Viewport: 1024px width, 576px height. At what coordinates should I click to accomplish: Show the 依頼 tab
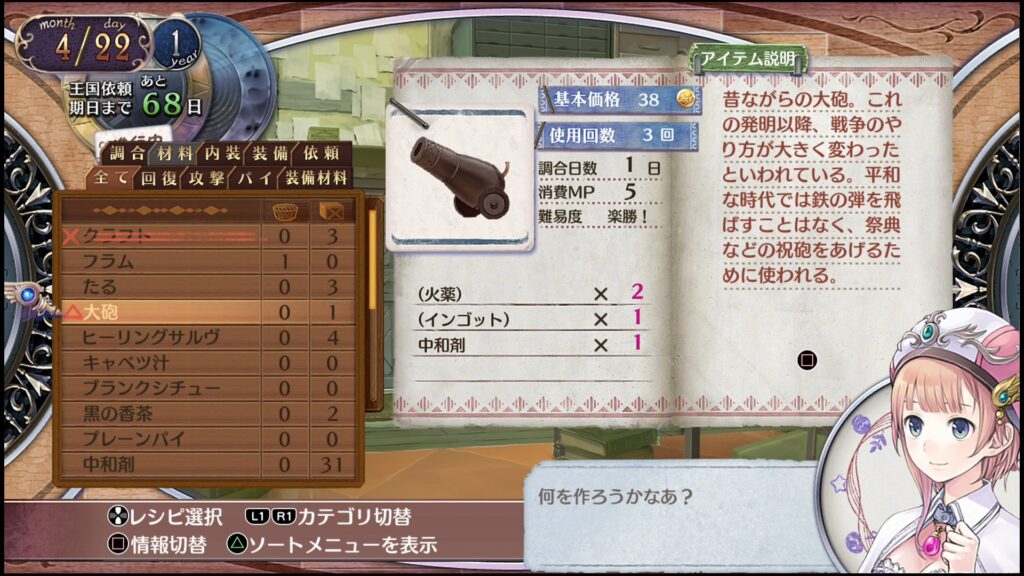click(320, 153)
